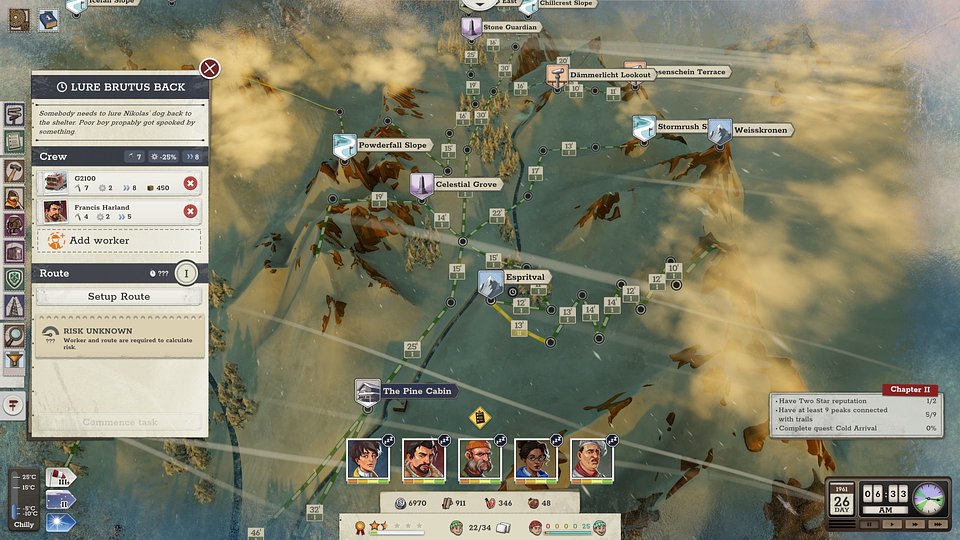Image resolution: width=960 pixels, height=540 pixels.
Task: Remove Francis Harland from the crew
Action: pos(190,211)
